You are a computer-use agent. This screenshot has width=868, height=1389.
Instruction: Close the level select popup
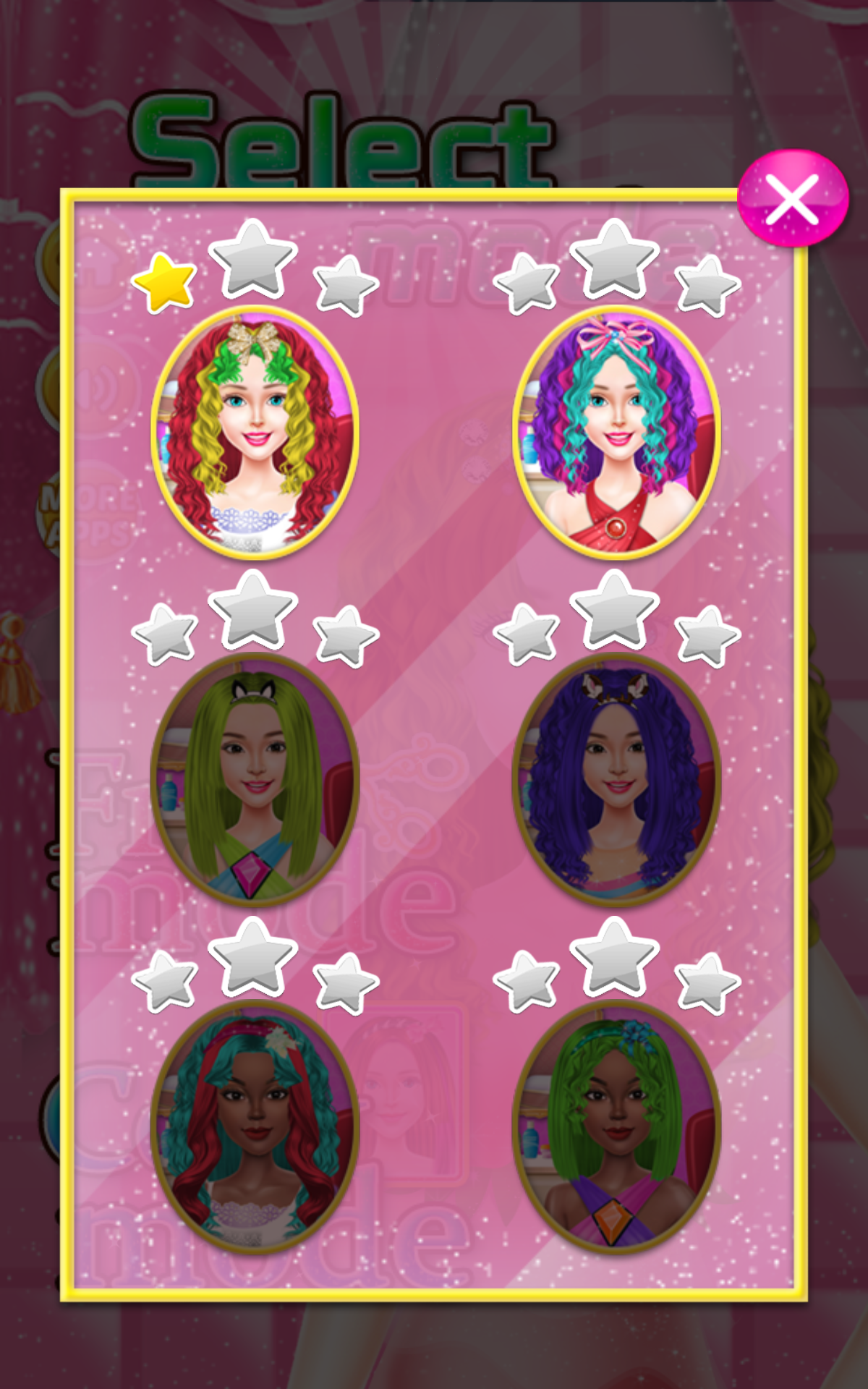tap(793, 198)
